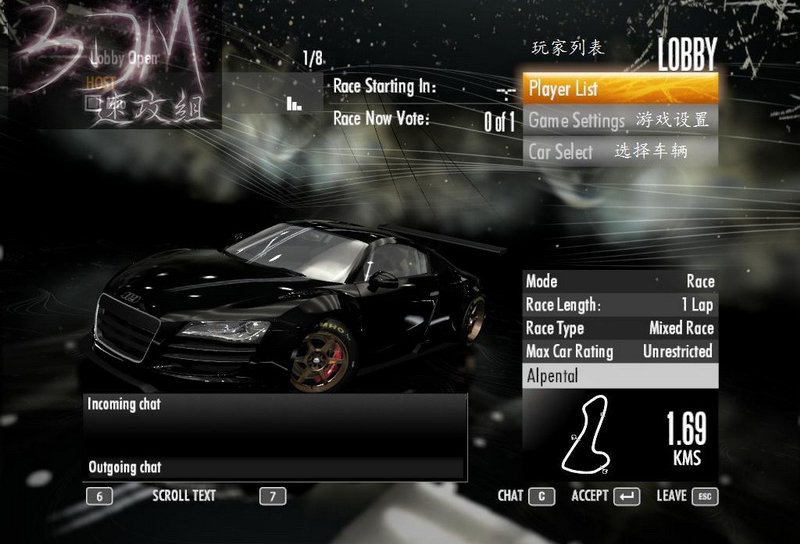800x544 pixels.
Task: Select the Alpental track row
Action: click(x=620, y=377)
